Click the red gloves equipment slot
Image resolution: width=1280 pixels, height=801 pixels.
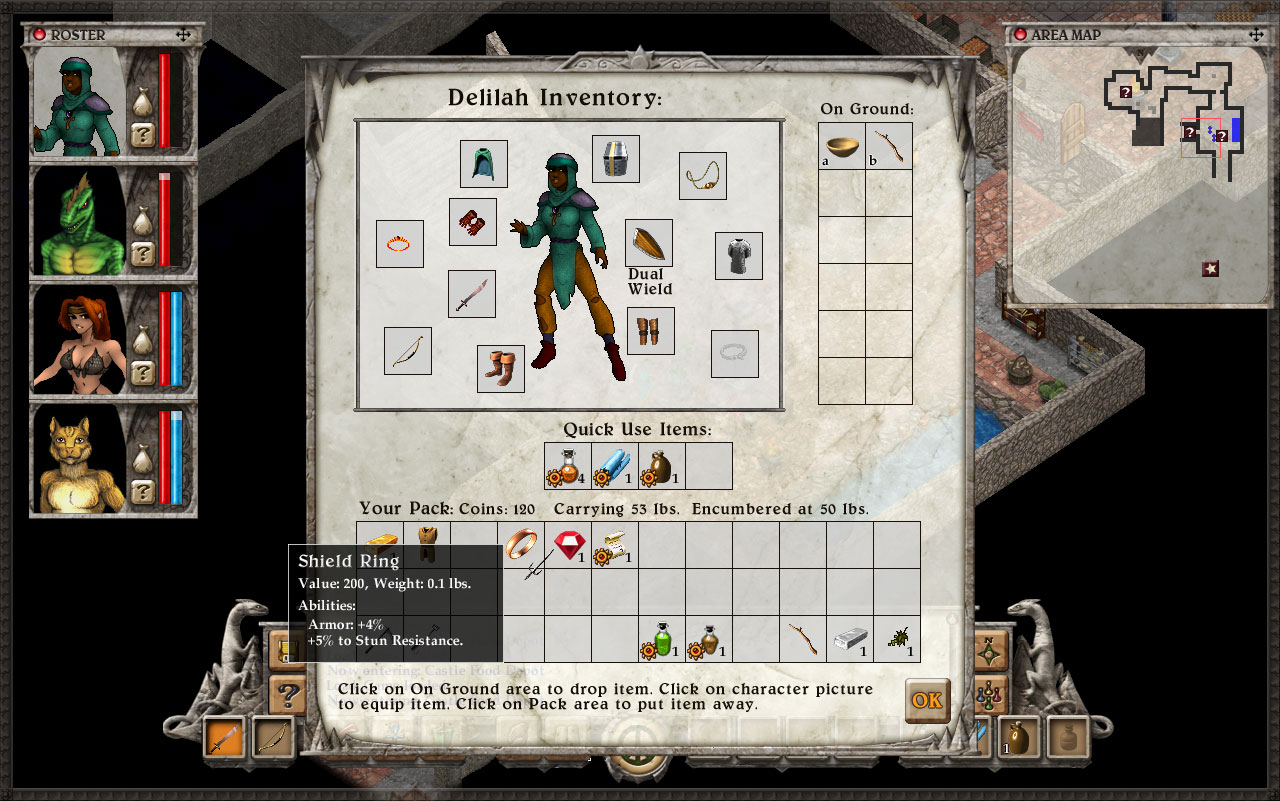click(x=473, y=221)
